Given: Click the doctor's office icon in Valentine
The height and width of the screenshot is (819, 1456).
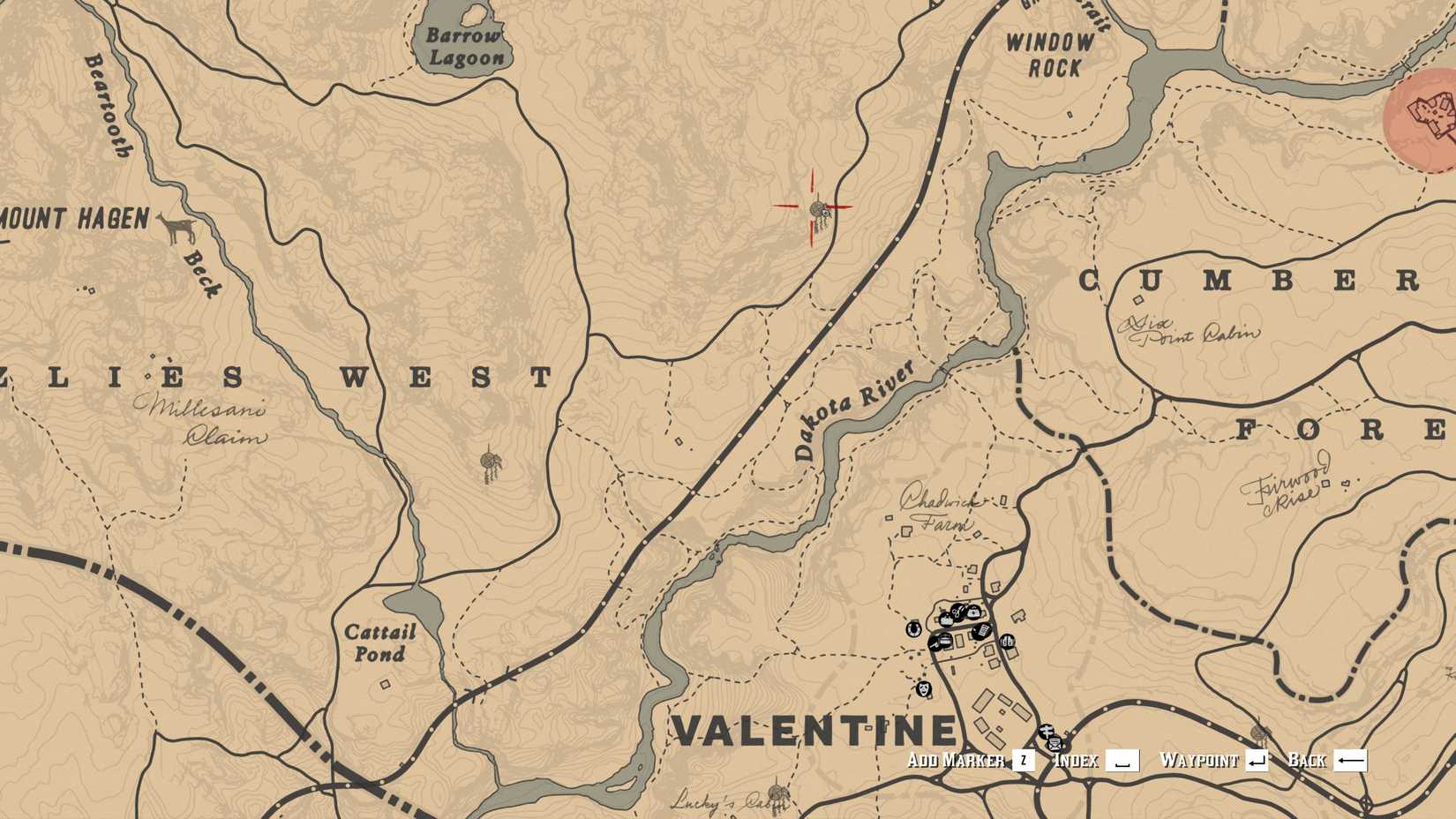Looking at the screenshot, I should (973, 613).
